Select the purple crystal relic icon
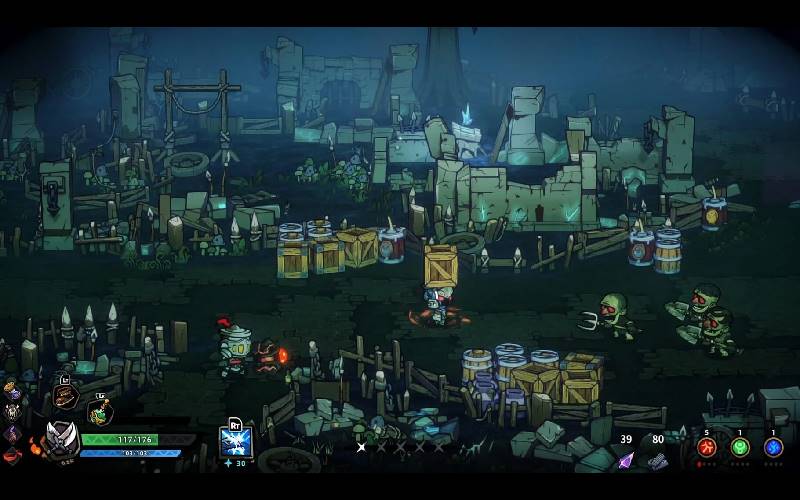This screenshot has height=500, width=800. (x=12, y=433)
